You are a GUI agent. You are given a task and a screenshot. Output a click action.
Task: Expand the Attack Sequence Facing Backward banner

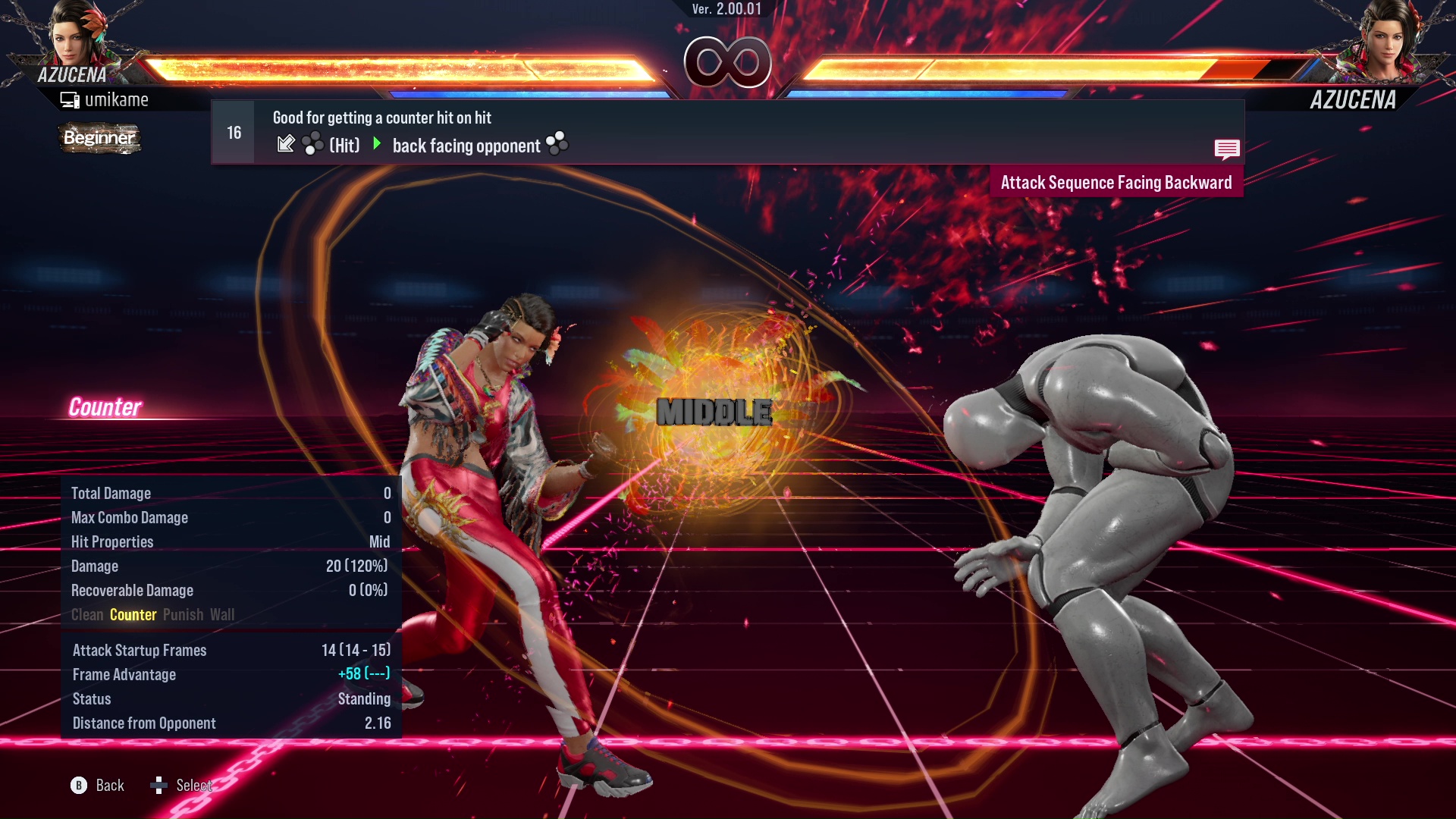pyautogui.click(x=1116, y=182)
